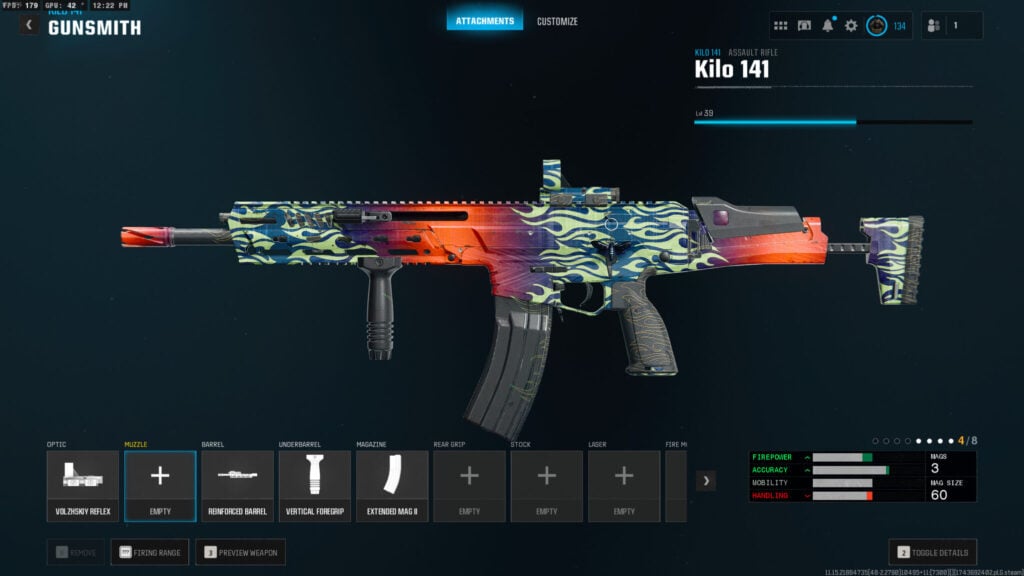This screenshot has width=1024, height=576.
Task: Choose the empty Stock slot
Action: [547, 486]
